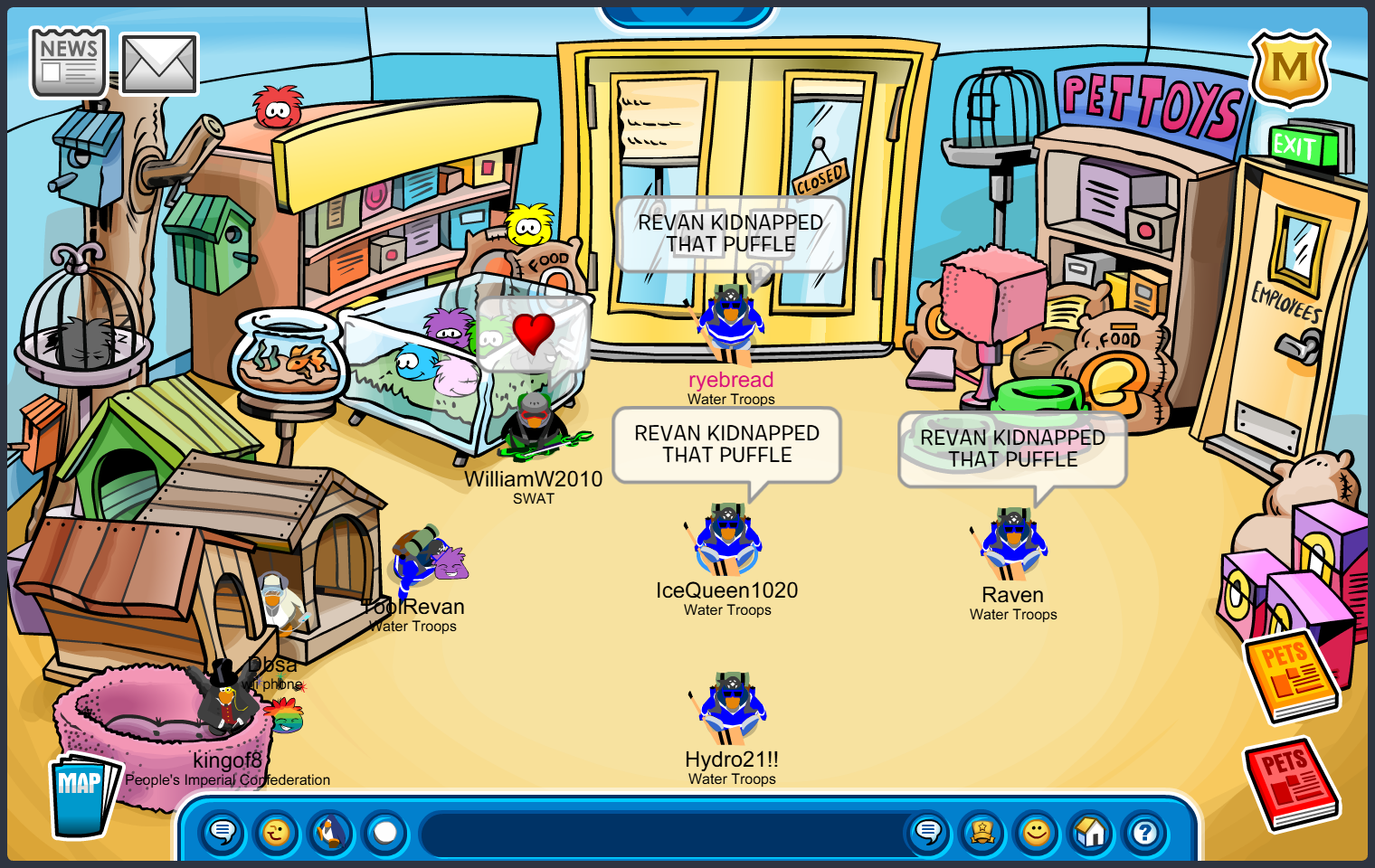
Task: Expand the chat log tab at top
Action: (x=687, y=13)
